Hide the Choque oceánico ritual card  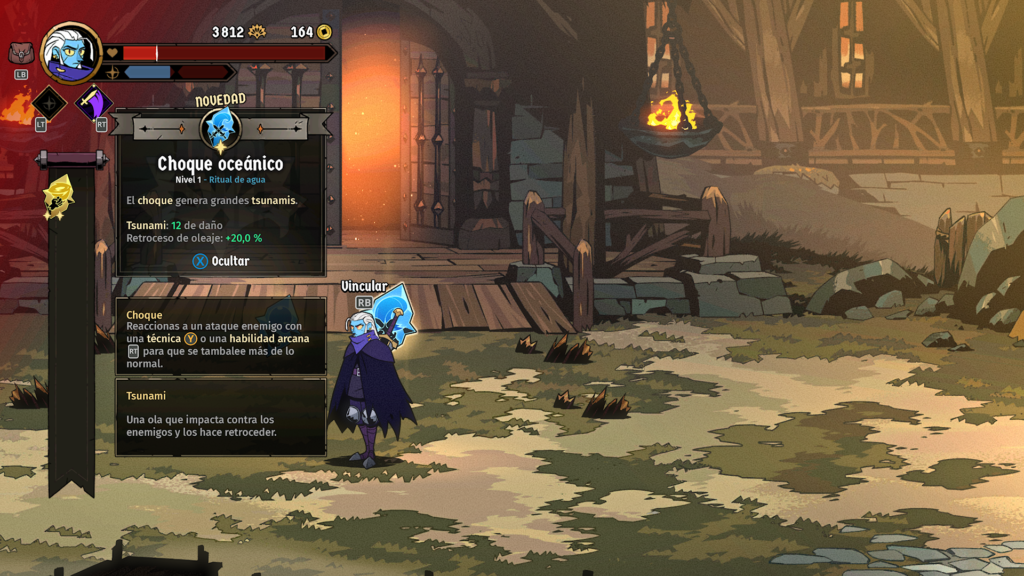(x=220, y=261)
